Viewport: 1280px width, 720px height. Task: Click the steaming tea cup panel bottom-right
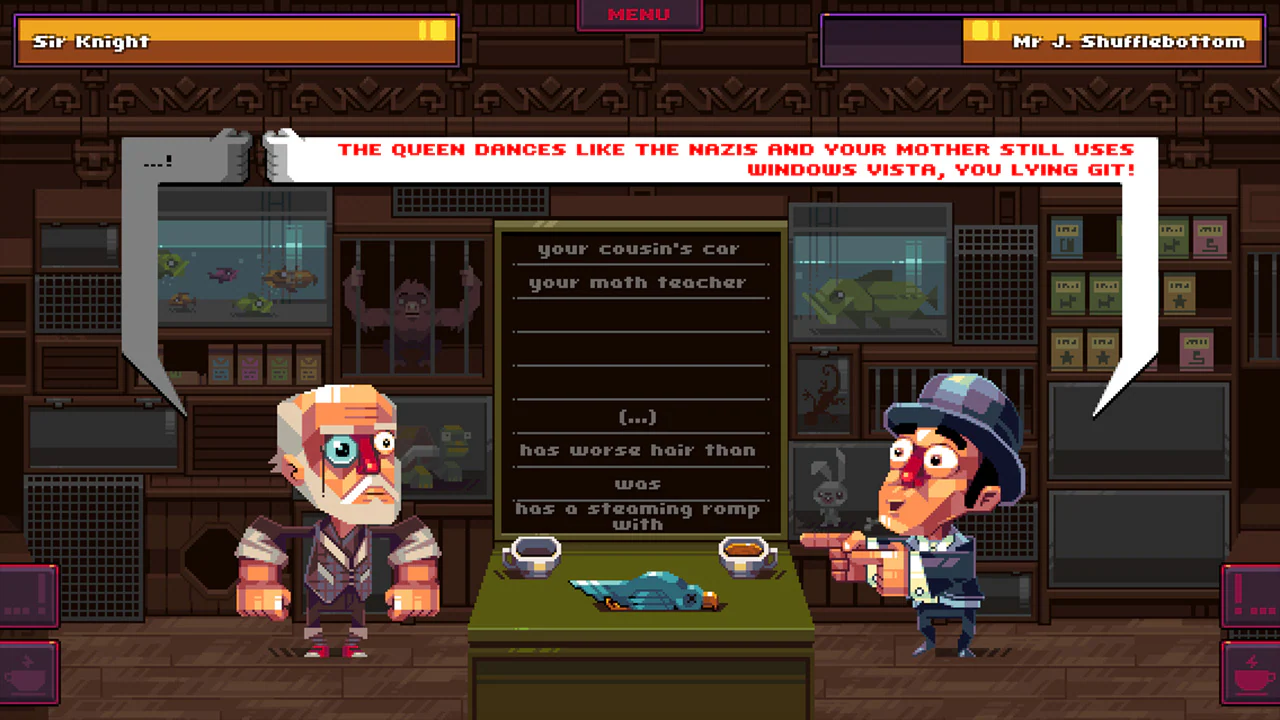(x=1253, y=672)
